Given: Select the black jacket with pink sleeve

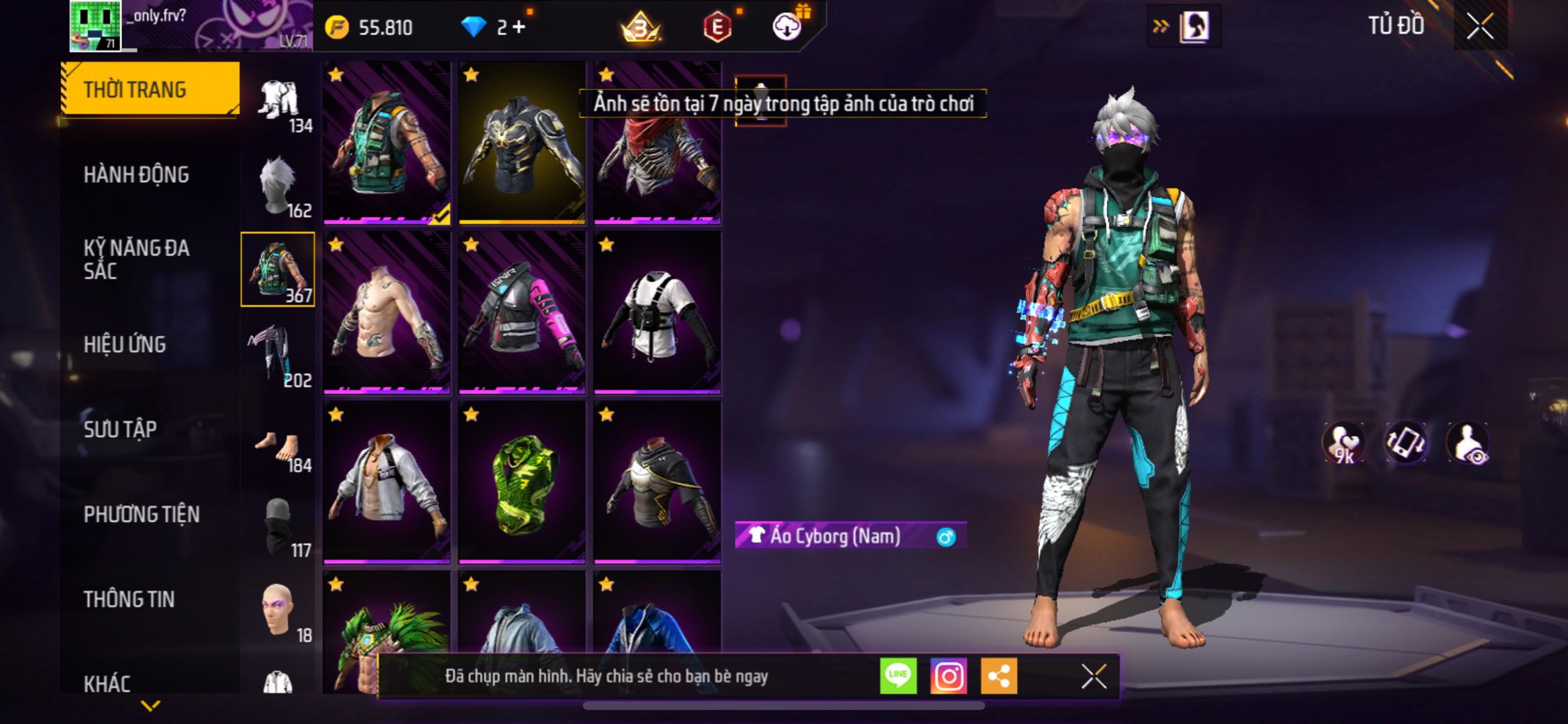Looking at the screenshot, I should click(521, 313).
